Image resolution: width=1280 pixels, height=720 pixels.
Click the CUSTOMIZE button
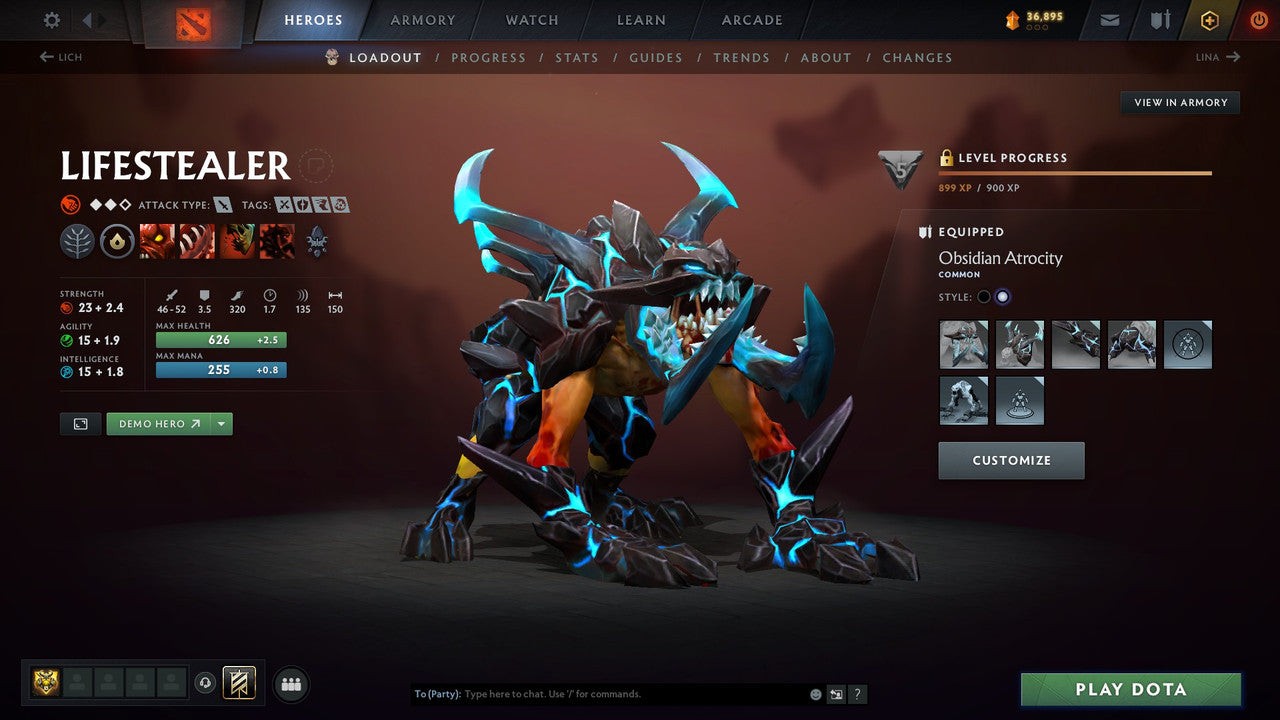1010,460
